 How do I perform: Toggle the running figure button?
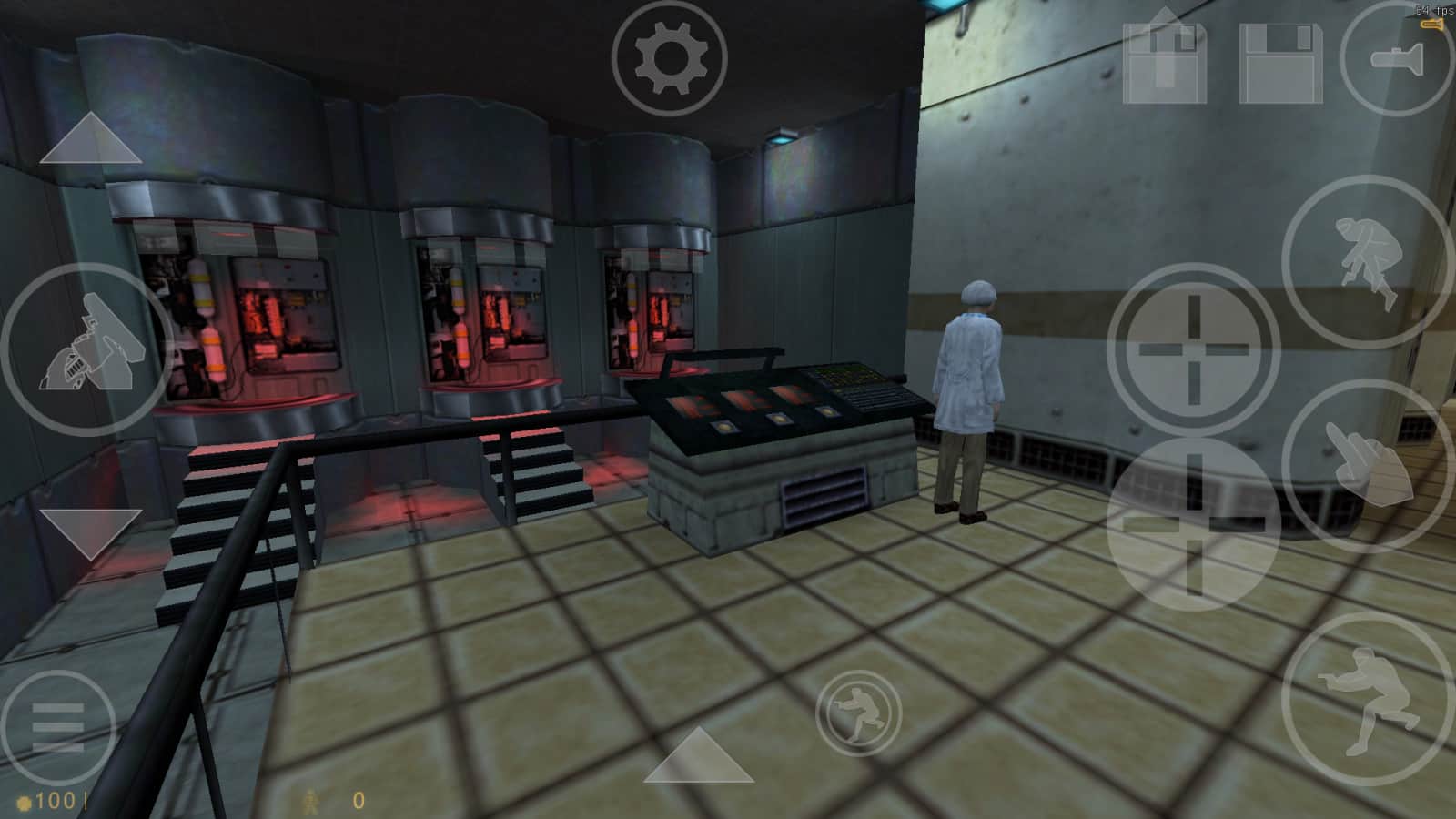858,713
